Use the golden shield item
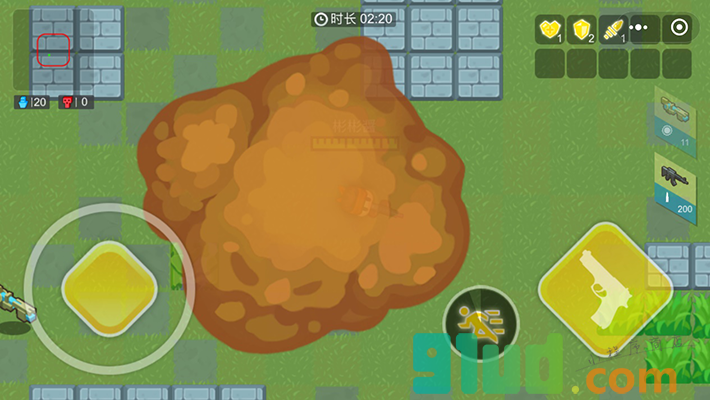The image size is (710, 400). (581, 30)
